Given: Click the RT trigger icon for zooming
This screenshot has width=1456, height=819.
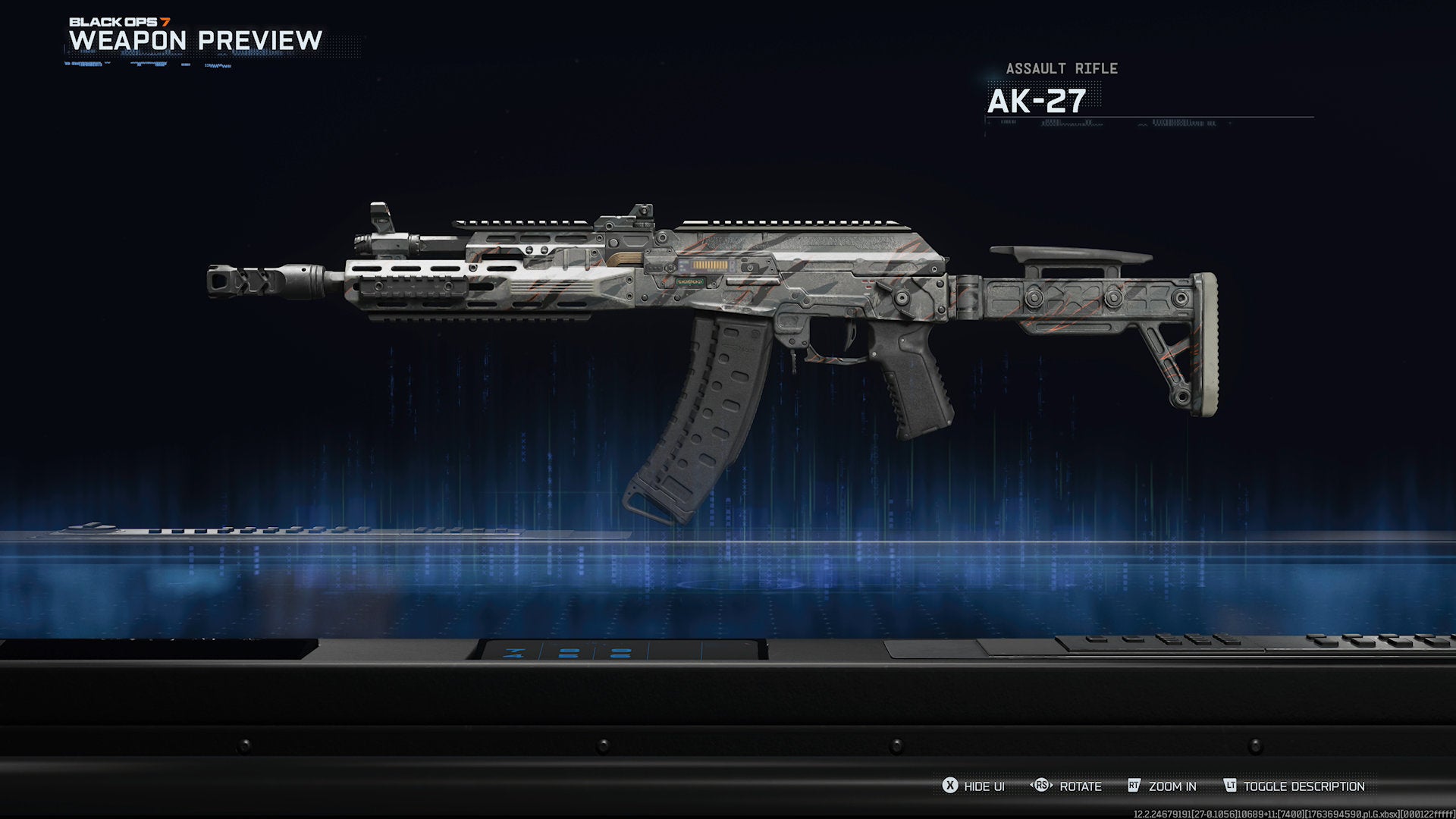Looking at the screenshot, I should point(1133,786).
